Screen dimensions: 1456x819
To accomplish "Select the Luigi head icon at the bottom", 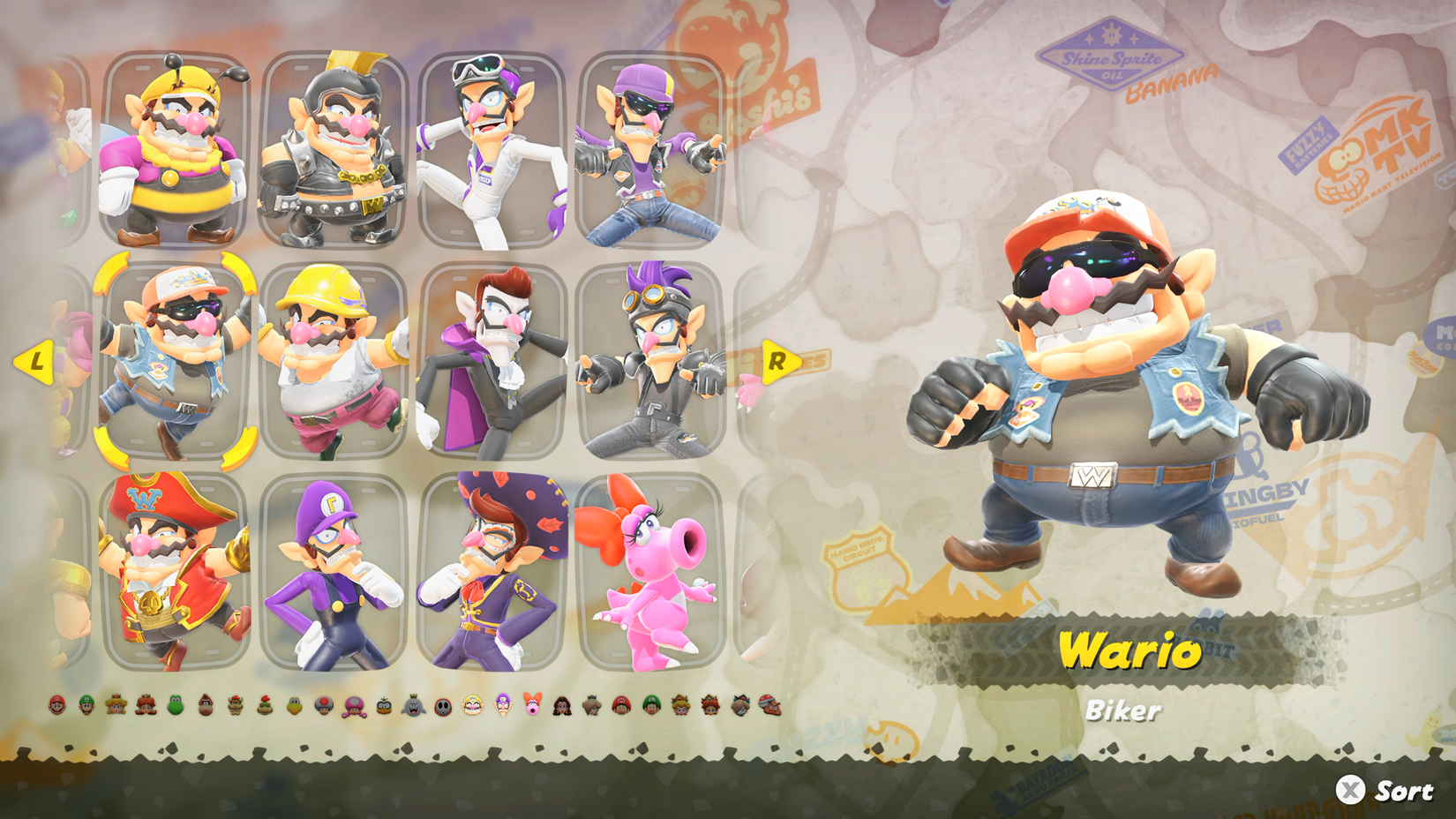I will pyautogui.click(x=87, y=704).
